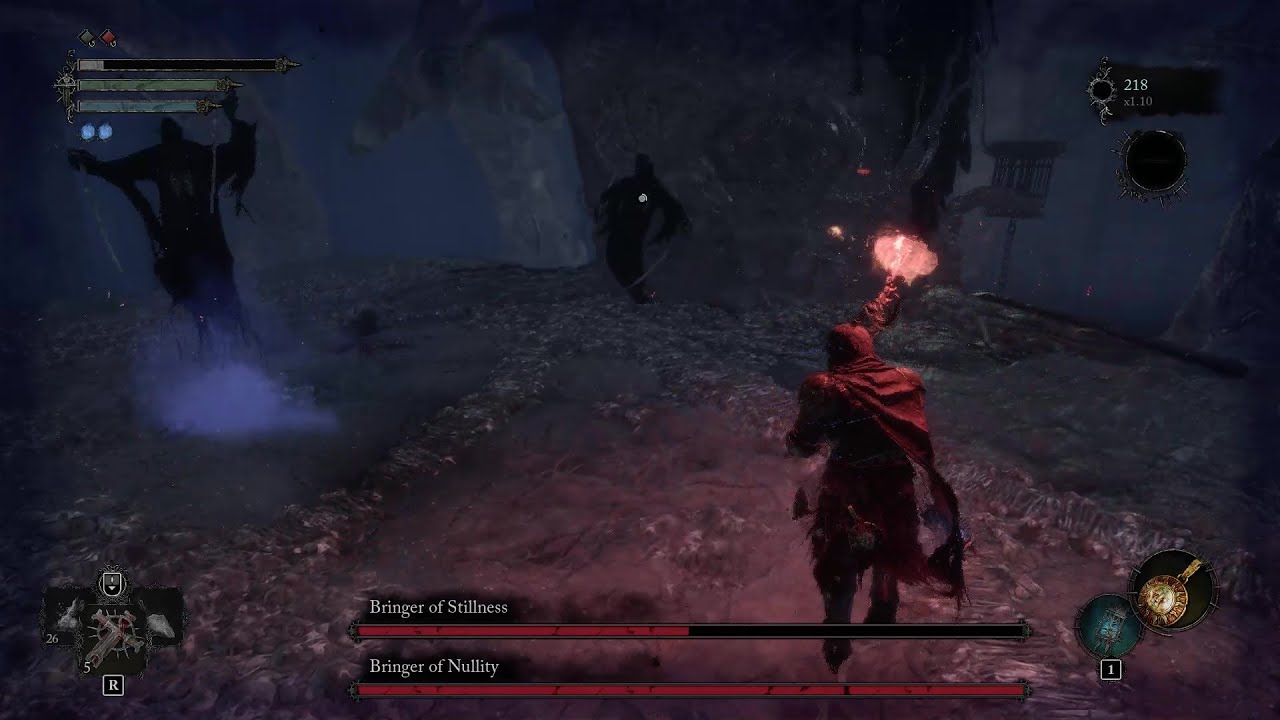Select the Bringer of Stillness name label
Viewport: 1280px width, 720px height.
coord(438,607)
